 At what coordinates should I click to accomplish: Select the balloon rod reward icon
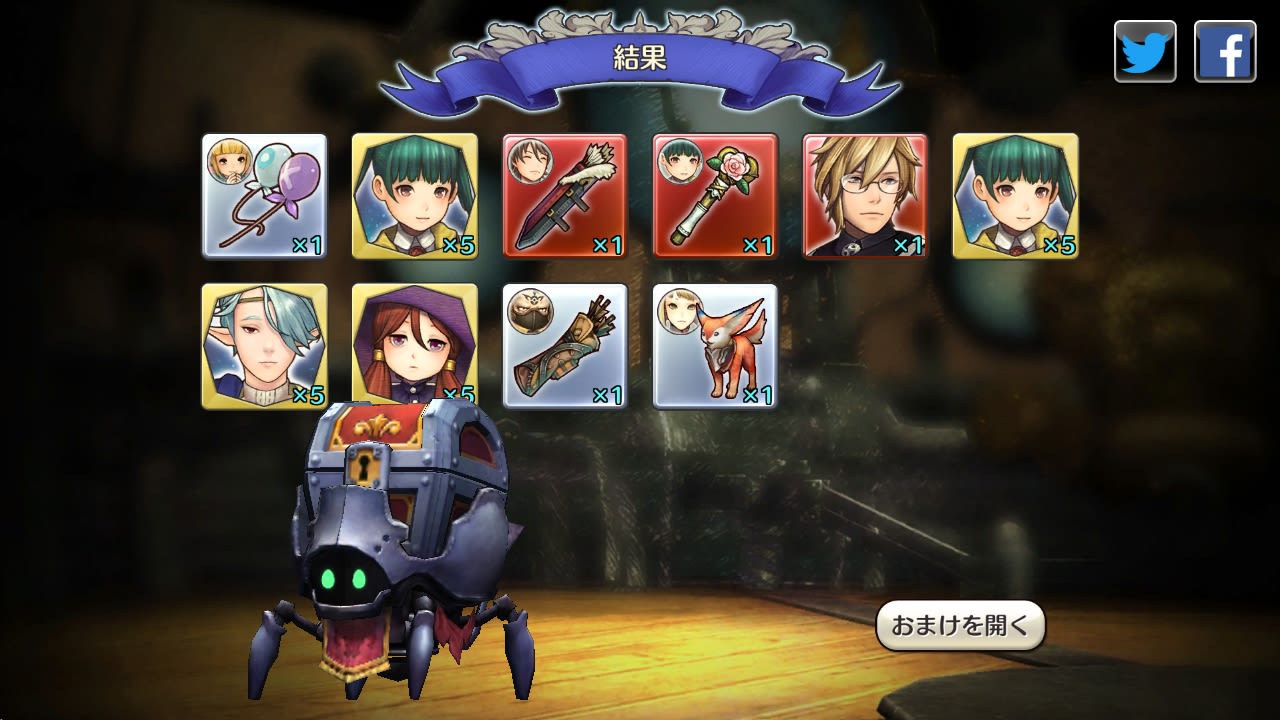coord(264,193)
